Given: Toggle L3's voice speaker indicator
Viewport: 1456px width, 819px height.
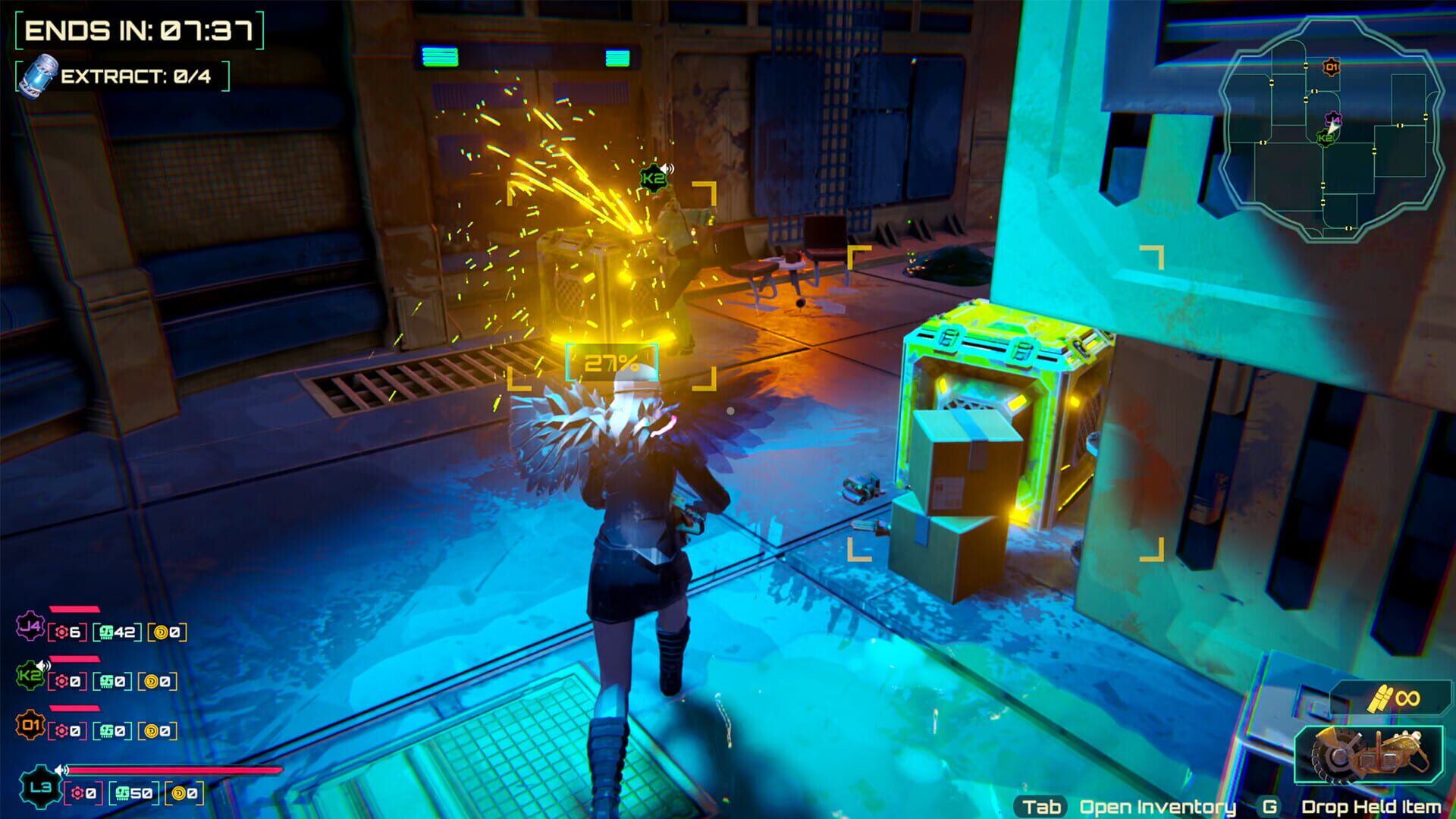Looking at the screenshot, I should [x=61, y=770].
